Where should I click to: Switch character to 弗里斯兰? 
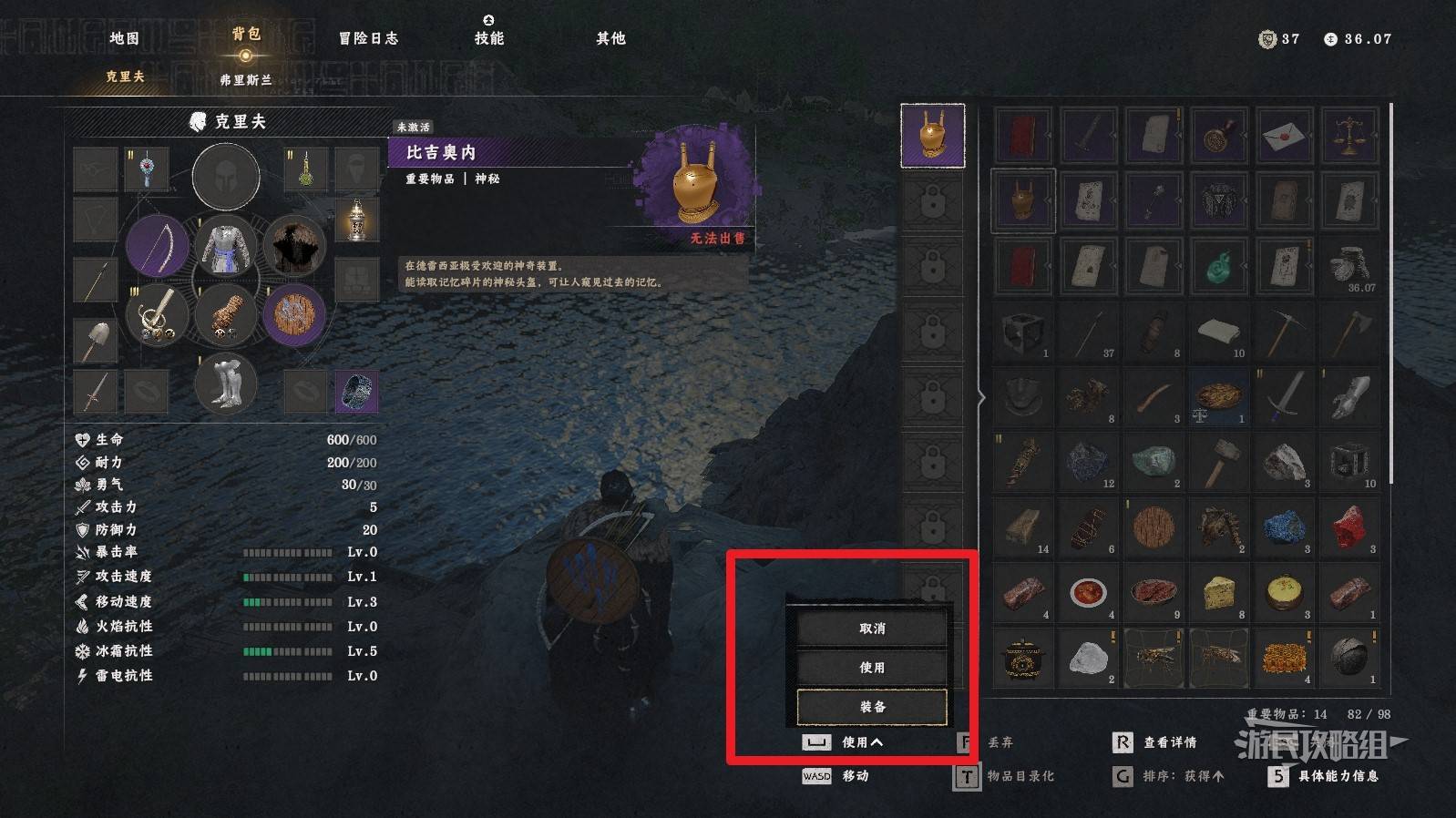[x=246, y=80]
